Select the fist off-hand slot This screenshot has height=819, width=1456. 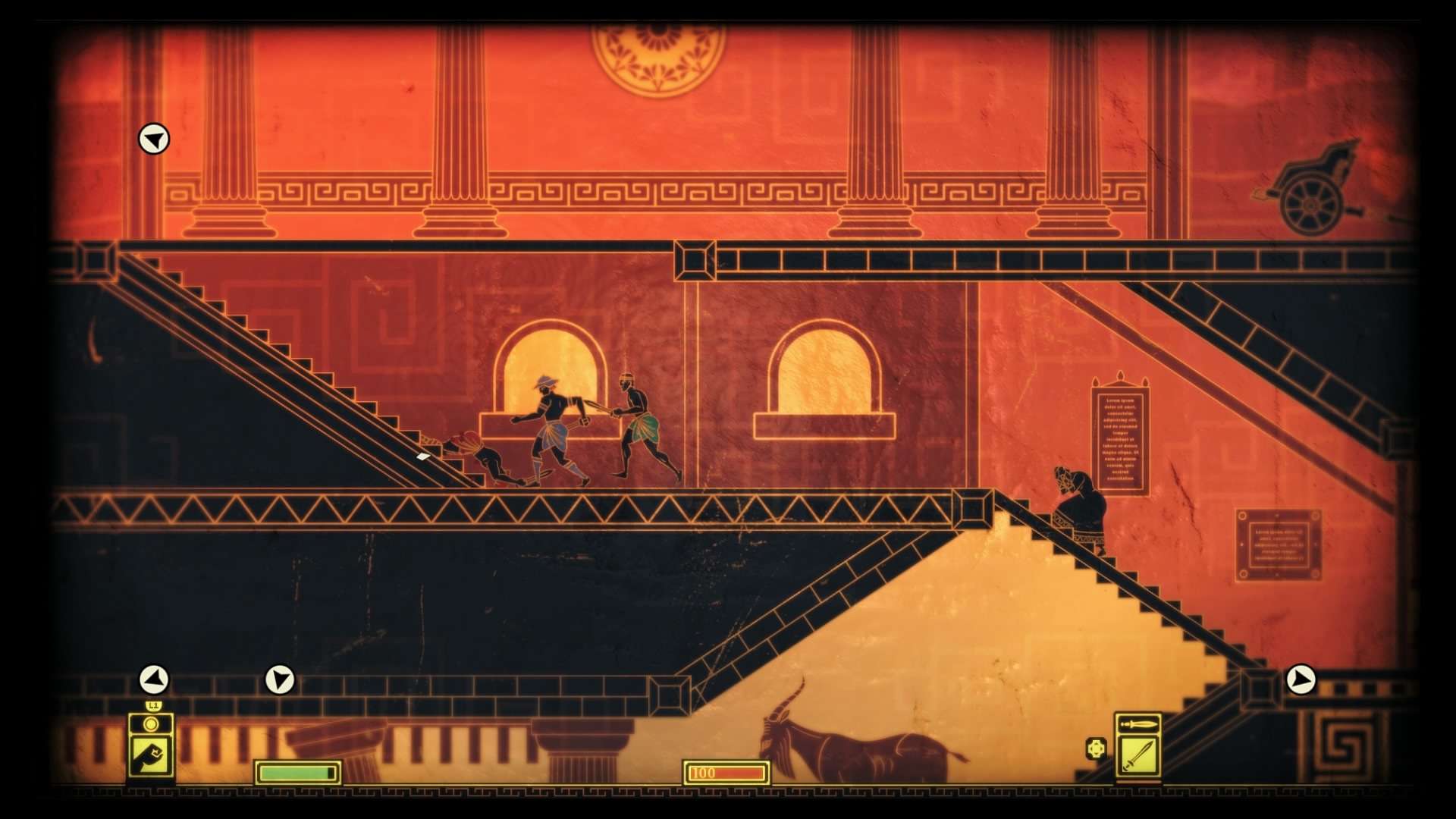click(151, 756)
